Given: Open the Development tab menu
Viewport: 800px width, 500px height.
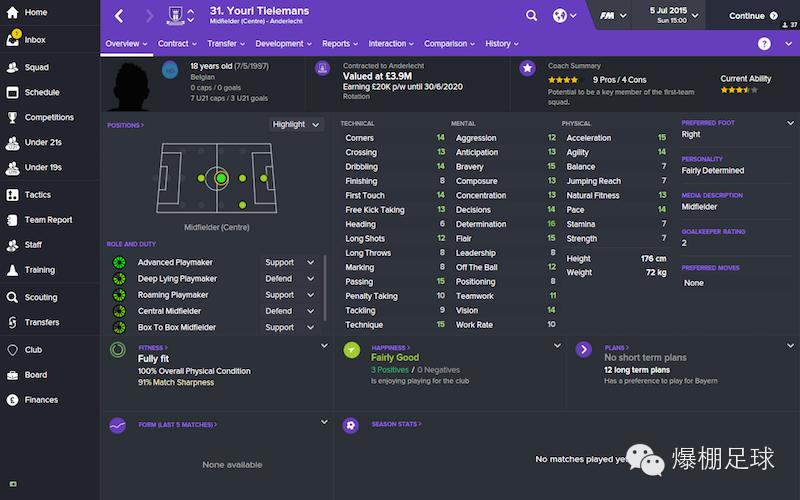Looking at the screenshot, I should click(283, 44).
